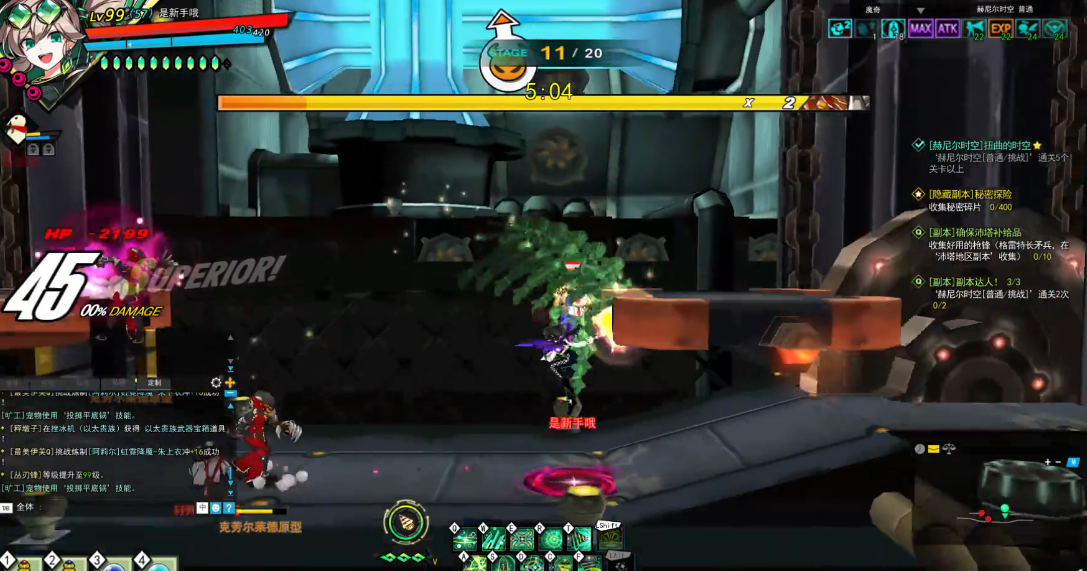
Task: Click the yellow chat window move arrows
Action: pyautogui.click(x=230, y=382)
